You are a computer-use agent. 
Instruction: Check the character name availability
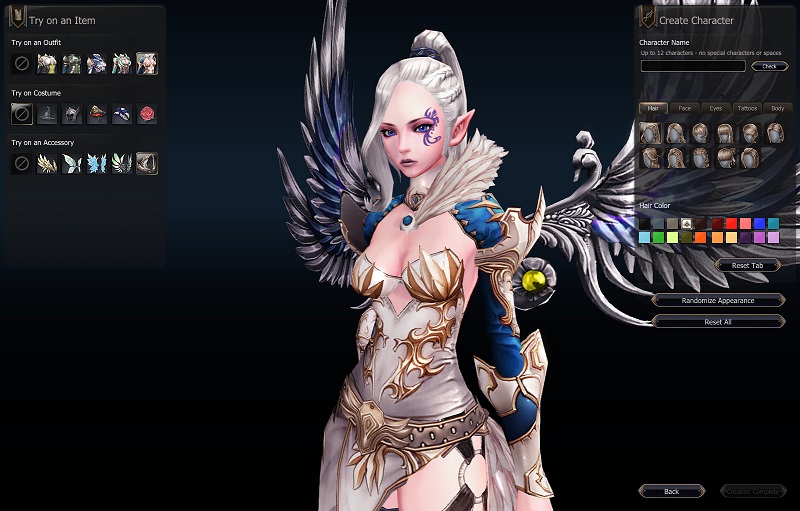(769, 66)
